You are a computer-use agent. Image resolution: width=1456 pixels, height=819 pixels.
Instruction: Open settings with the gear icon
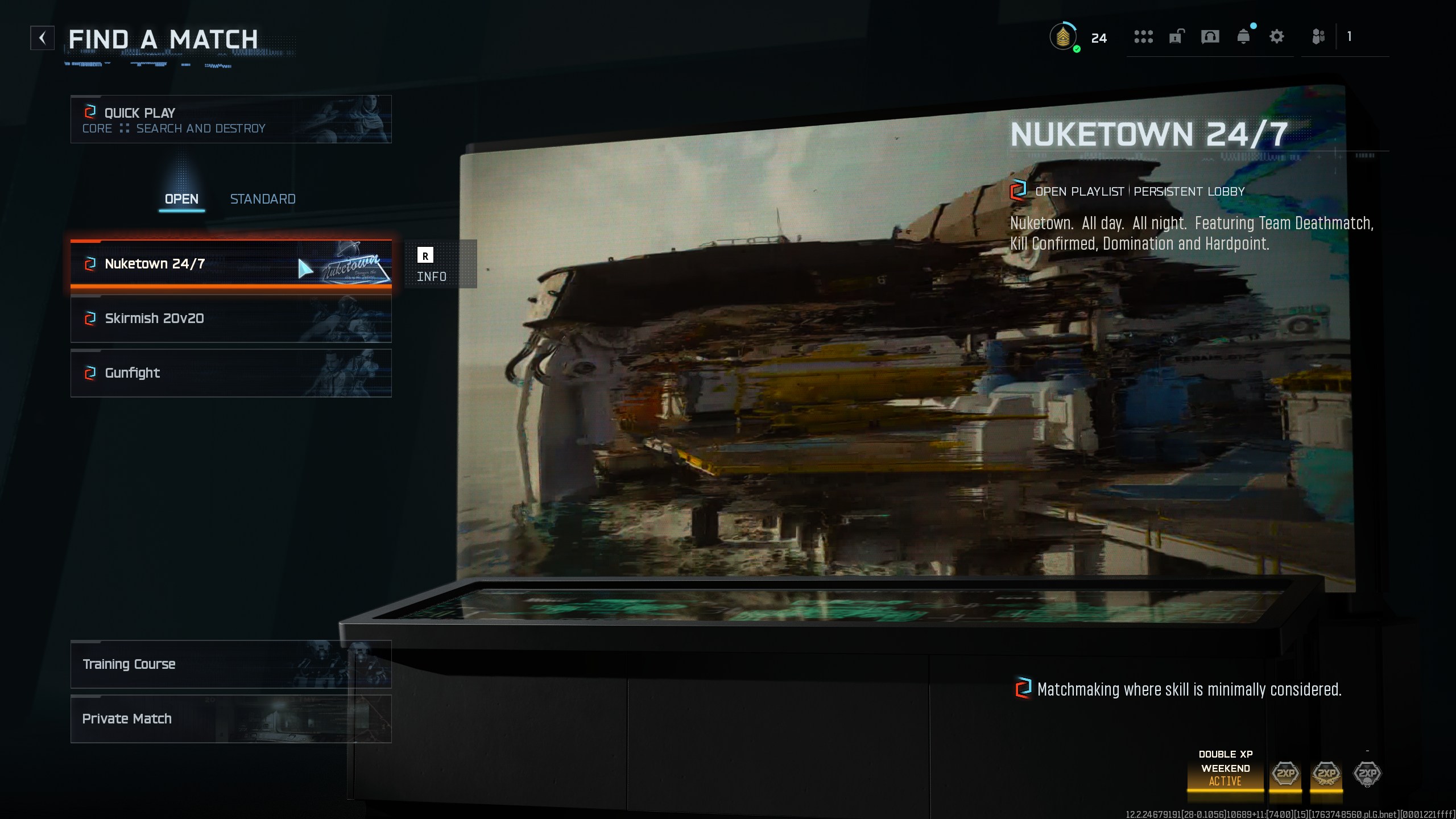(1277, 37)
